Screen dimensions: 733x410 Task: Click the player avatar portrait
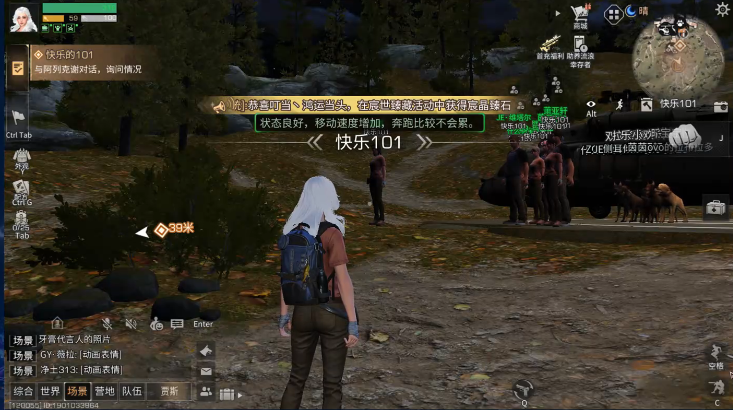coord(22,18)
